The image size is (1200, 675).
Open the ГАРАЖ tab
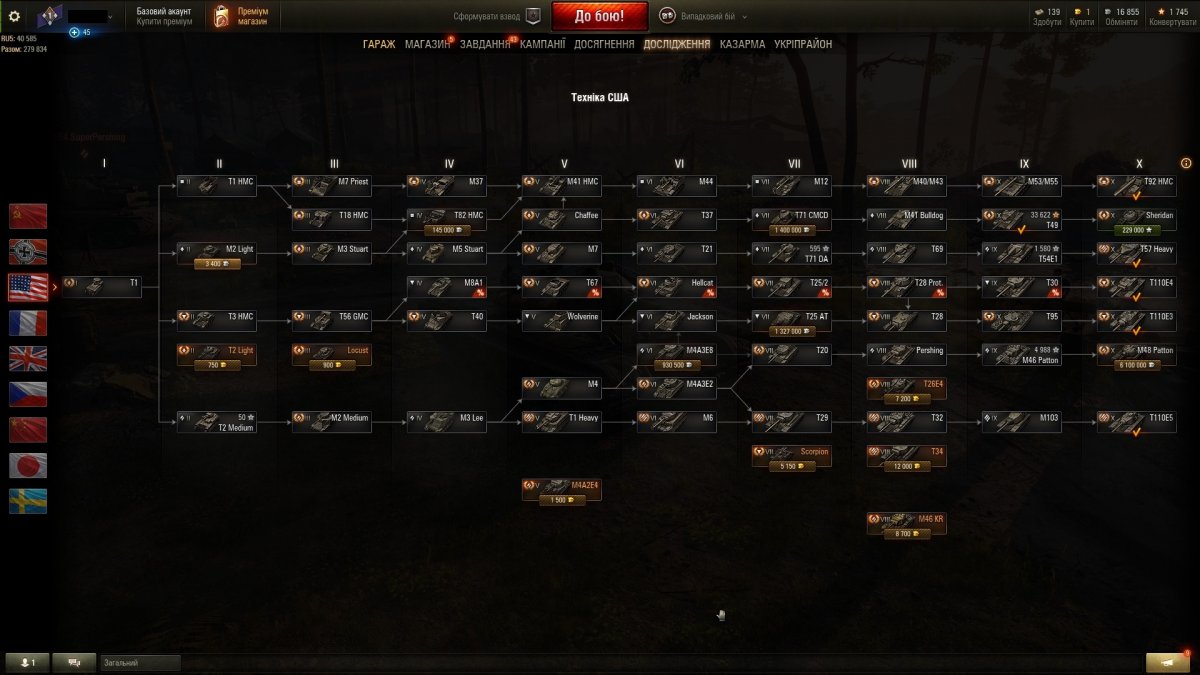tap(379, 44)
